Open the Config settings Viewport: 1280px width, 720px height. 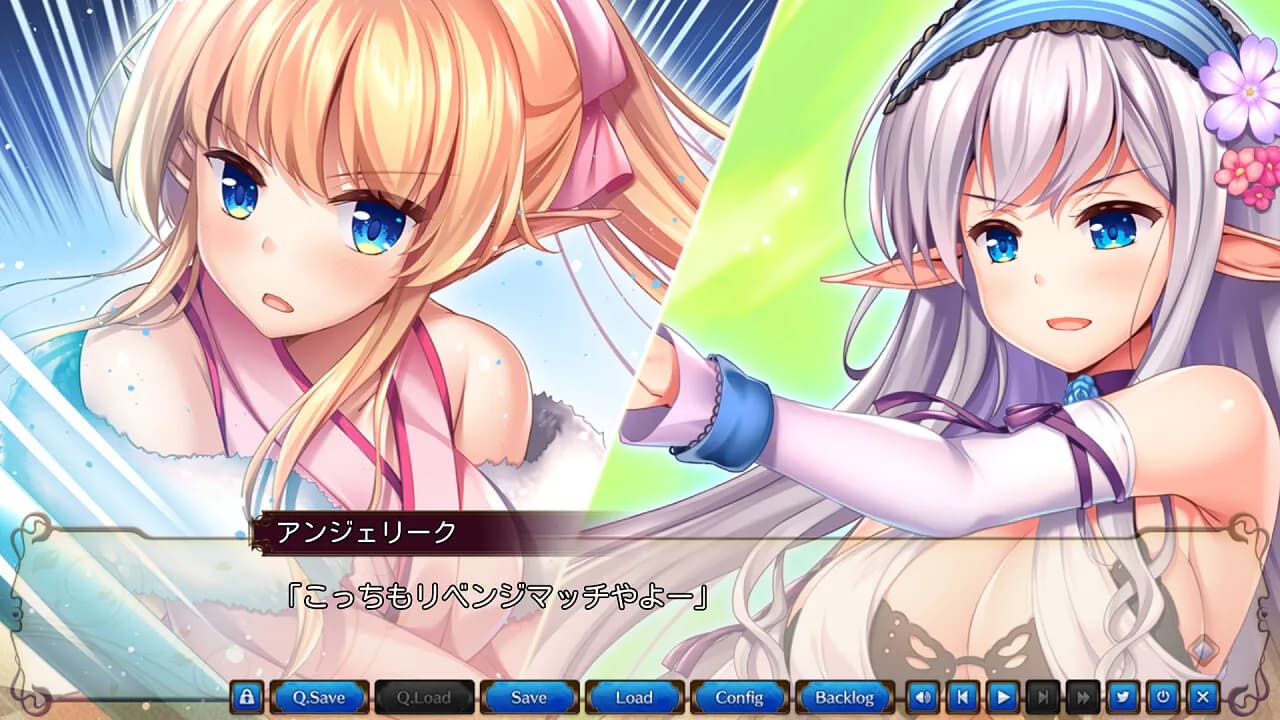click(x=740, y=697)
